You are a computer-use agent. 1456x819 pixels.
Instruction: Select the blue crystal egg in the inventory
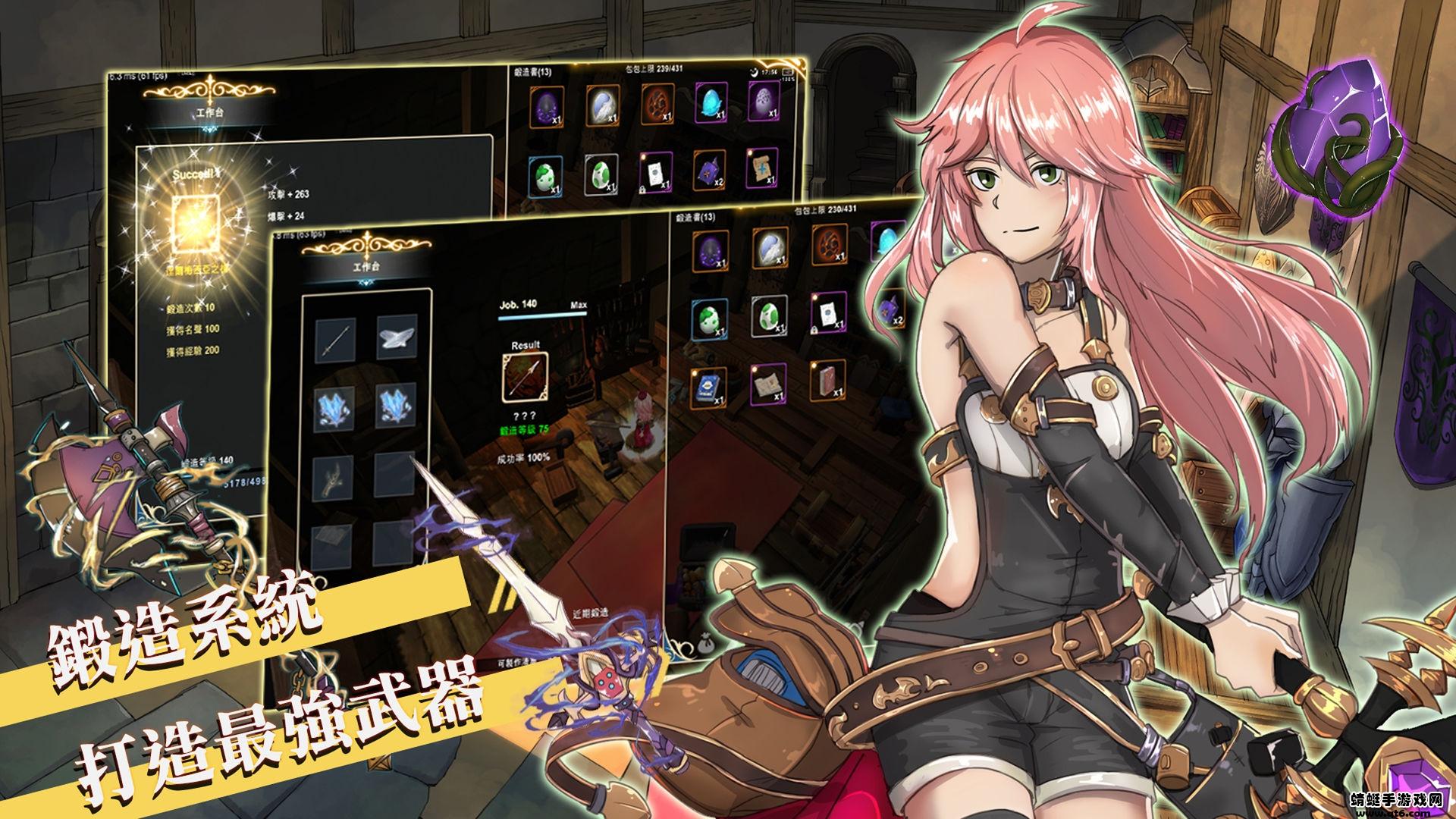tap(710, 103)
